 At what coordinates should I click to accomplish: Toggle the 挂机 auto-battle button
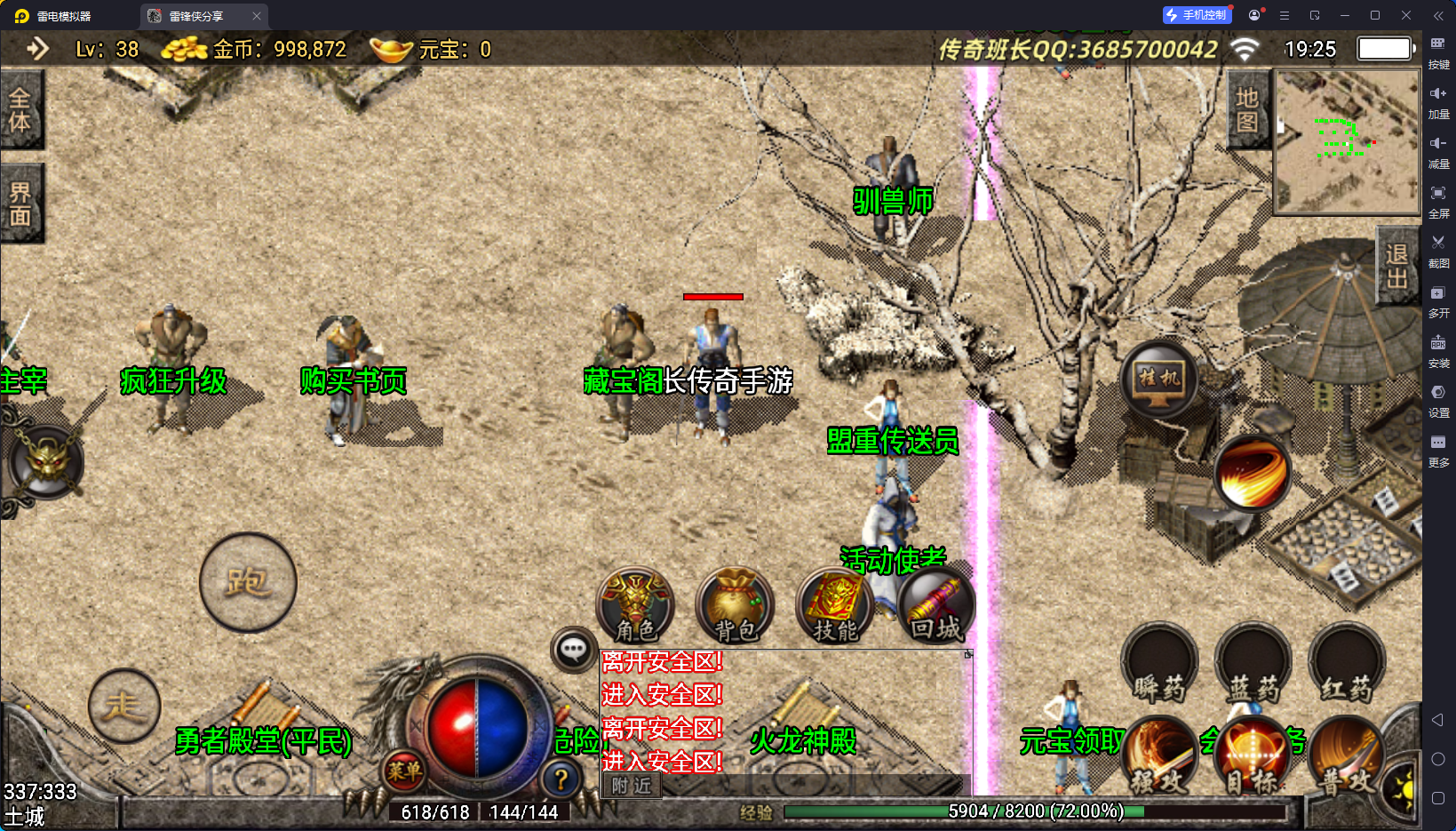[1159, 380]
